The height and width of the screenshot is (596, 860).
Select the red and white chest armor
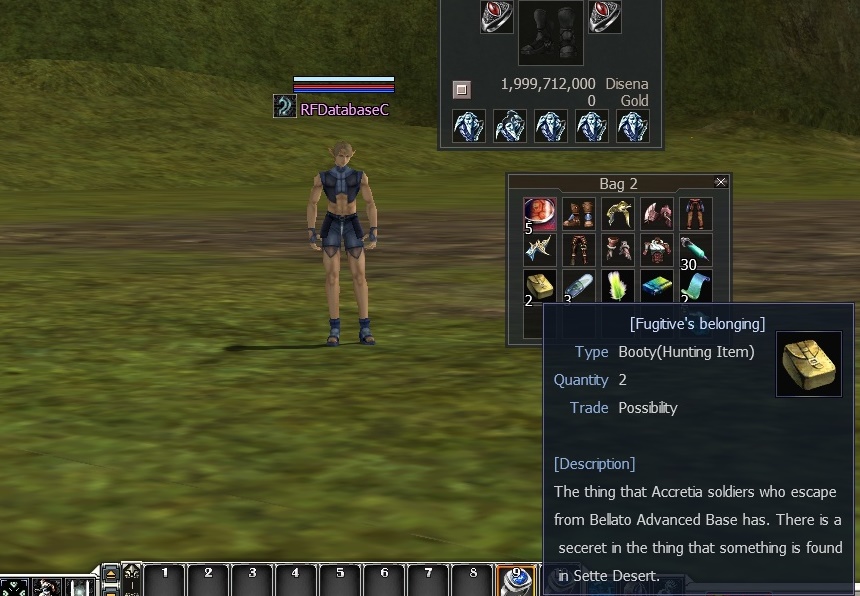click(657, 250)
